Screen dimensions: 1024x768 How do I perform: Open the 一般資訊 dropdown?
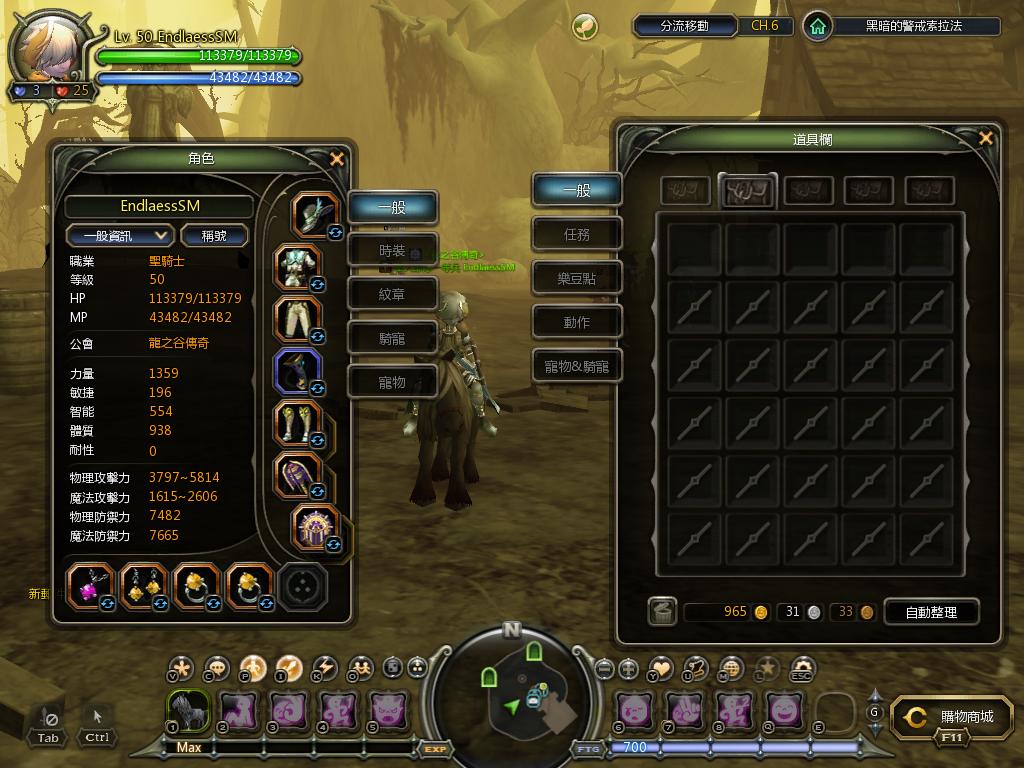tap(120, 235)
